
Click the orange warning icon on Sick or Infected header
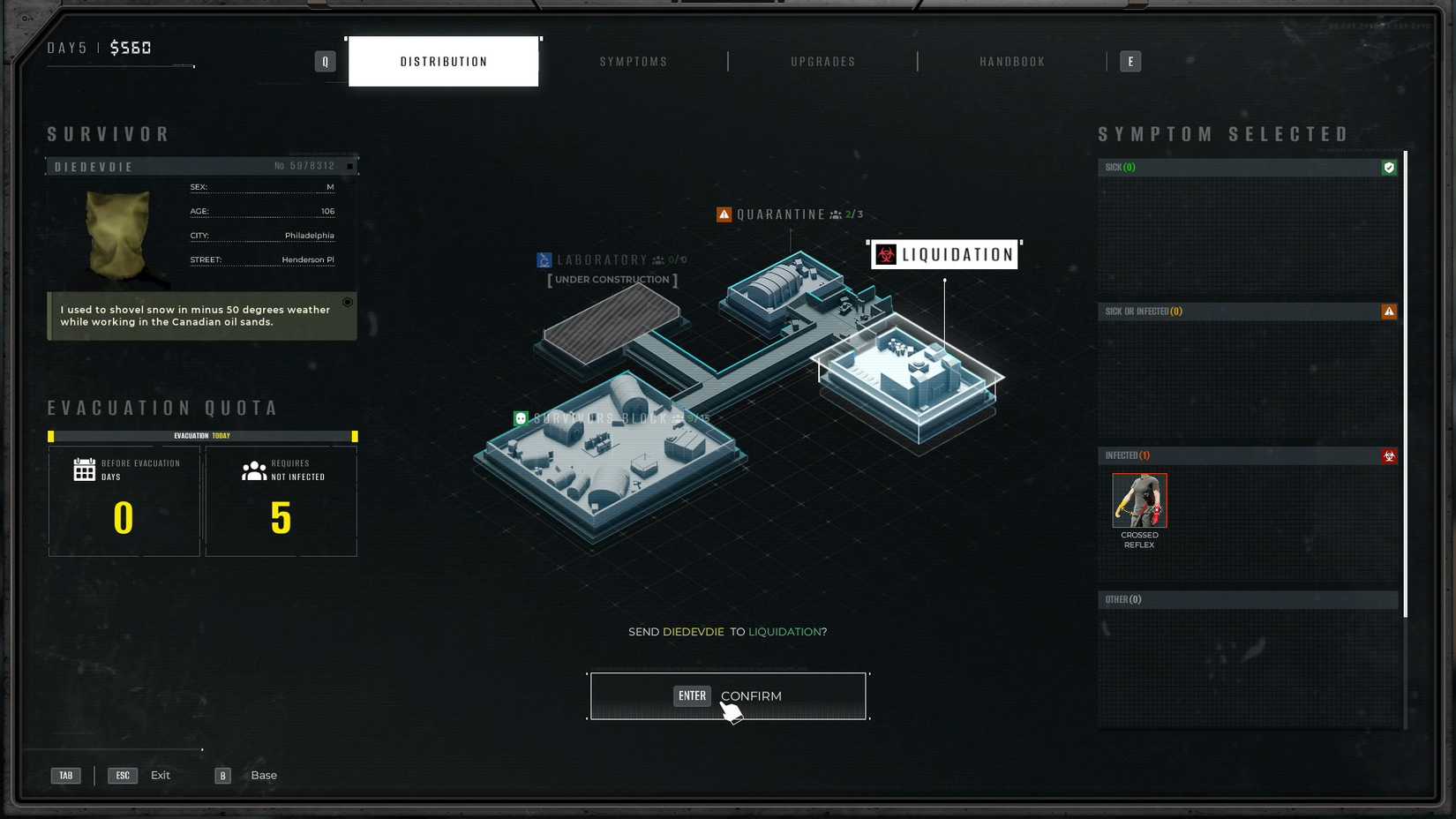(x=1390, y=312)
